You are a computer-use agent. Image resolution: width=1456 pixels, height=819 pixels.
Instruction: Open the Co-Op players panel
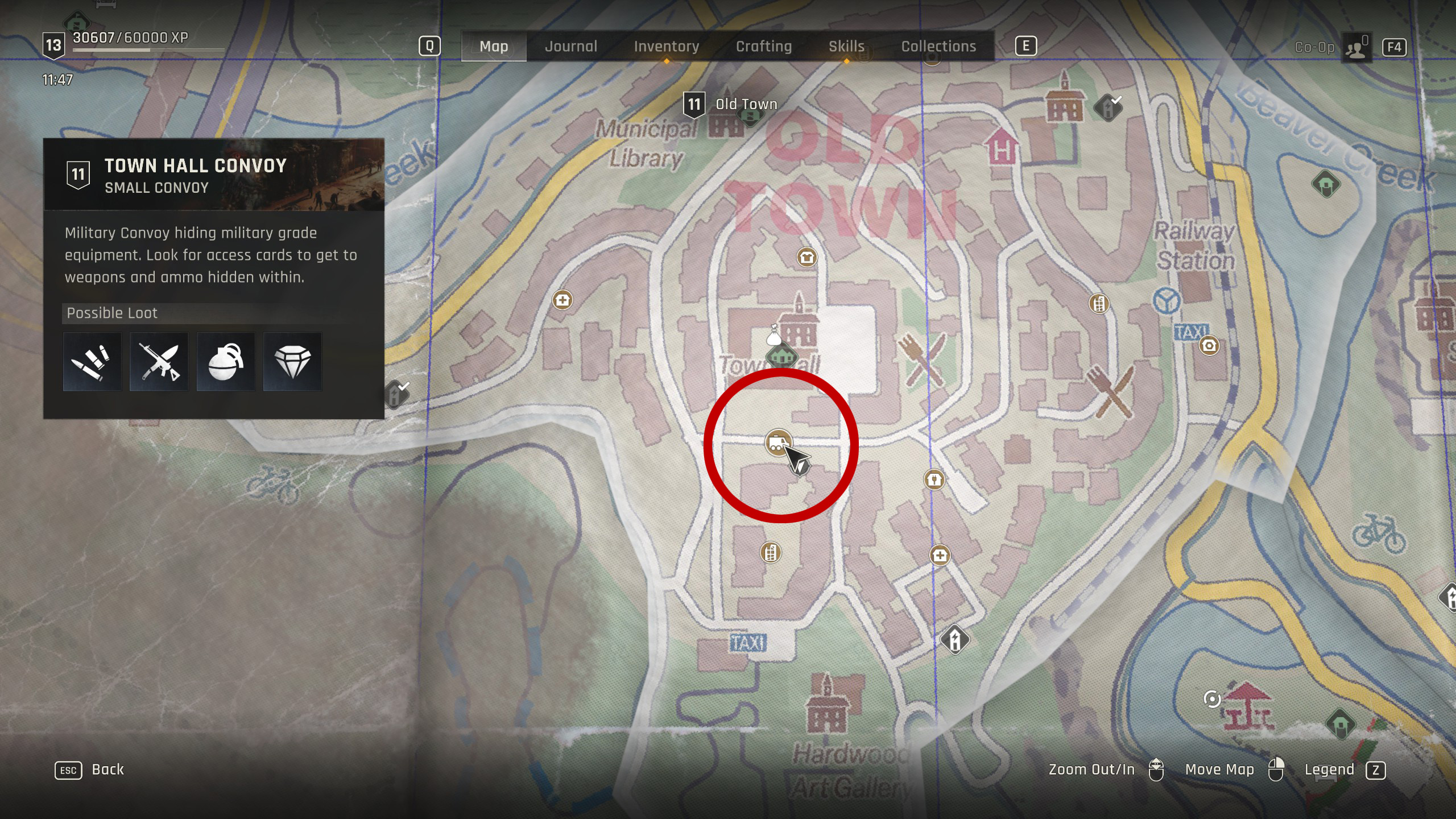[1356, 47]
